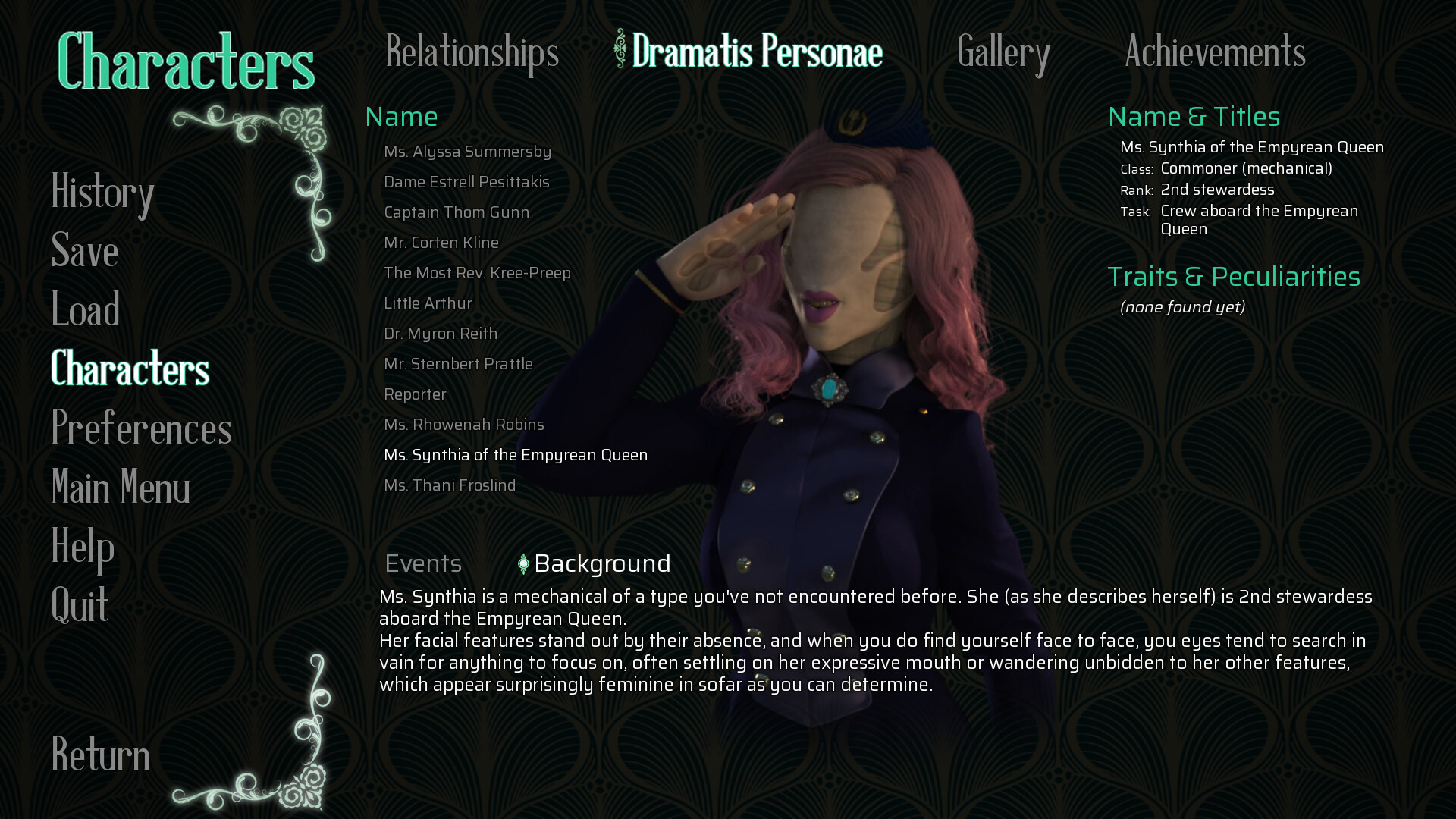Switch to the Relationships tab
The image size is (1456, 819).
470,53
